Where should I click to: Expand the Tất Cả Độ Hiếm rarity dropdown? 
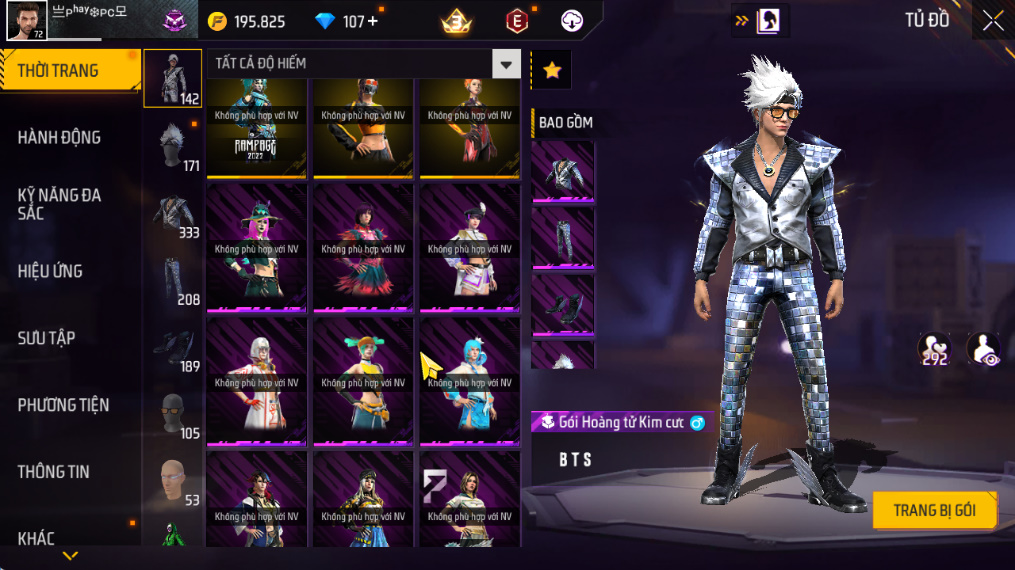coord(506,64)
